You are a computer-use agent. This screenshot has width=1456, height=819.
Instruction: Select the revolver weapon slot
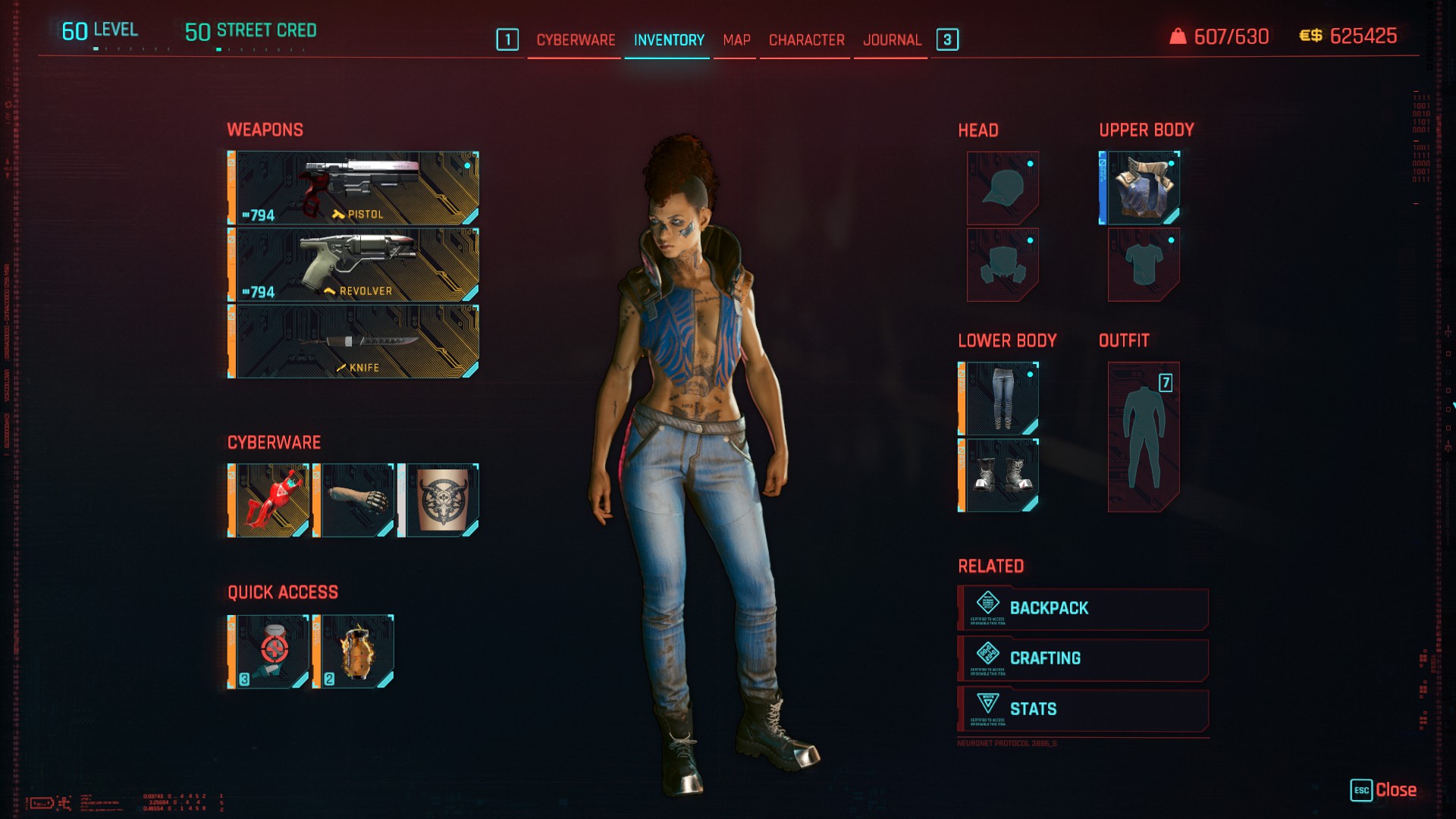pyautogui.click(x=354, y=265)
